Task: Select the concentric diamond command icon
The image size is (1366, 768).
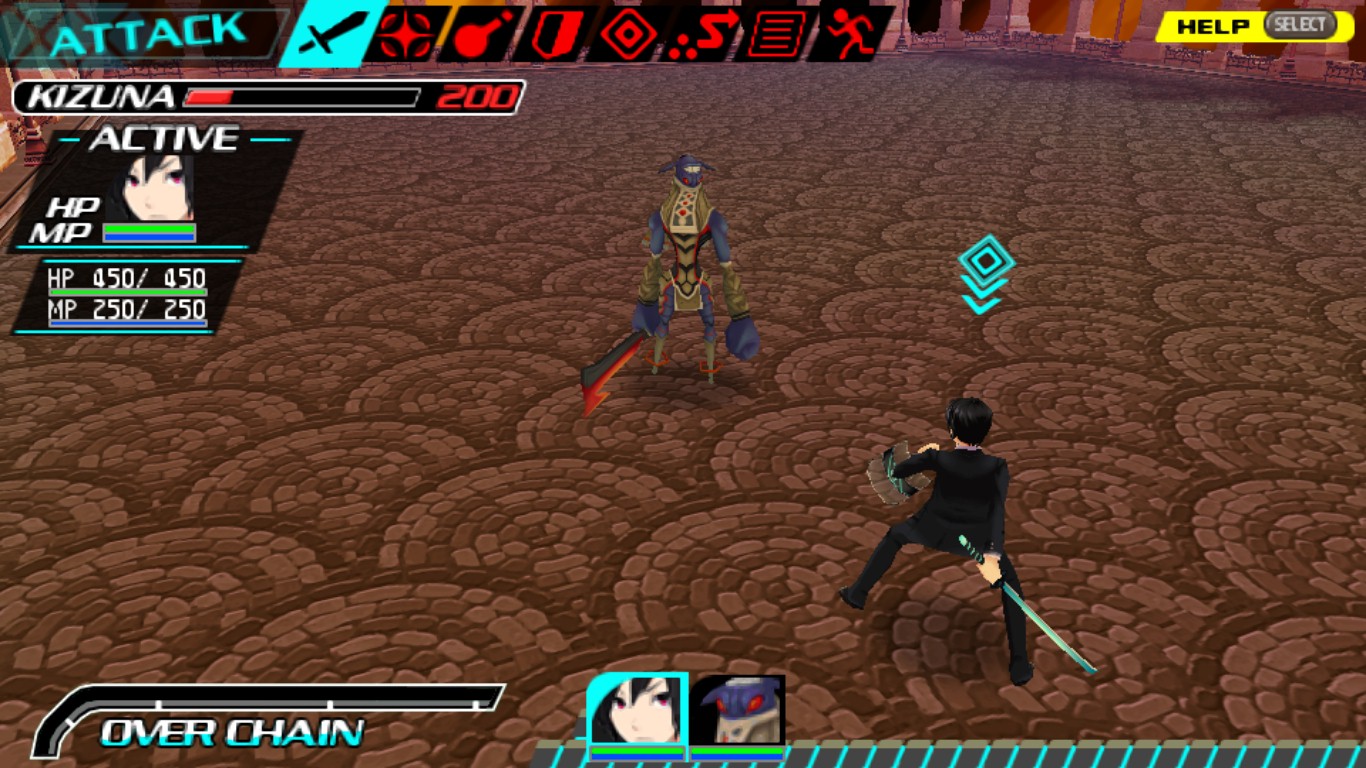Action: [628, 35]
